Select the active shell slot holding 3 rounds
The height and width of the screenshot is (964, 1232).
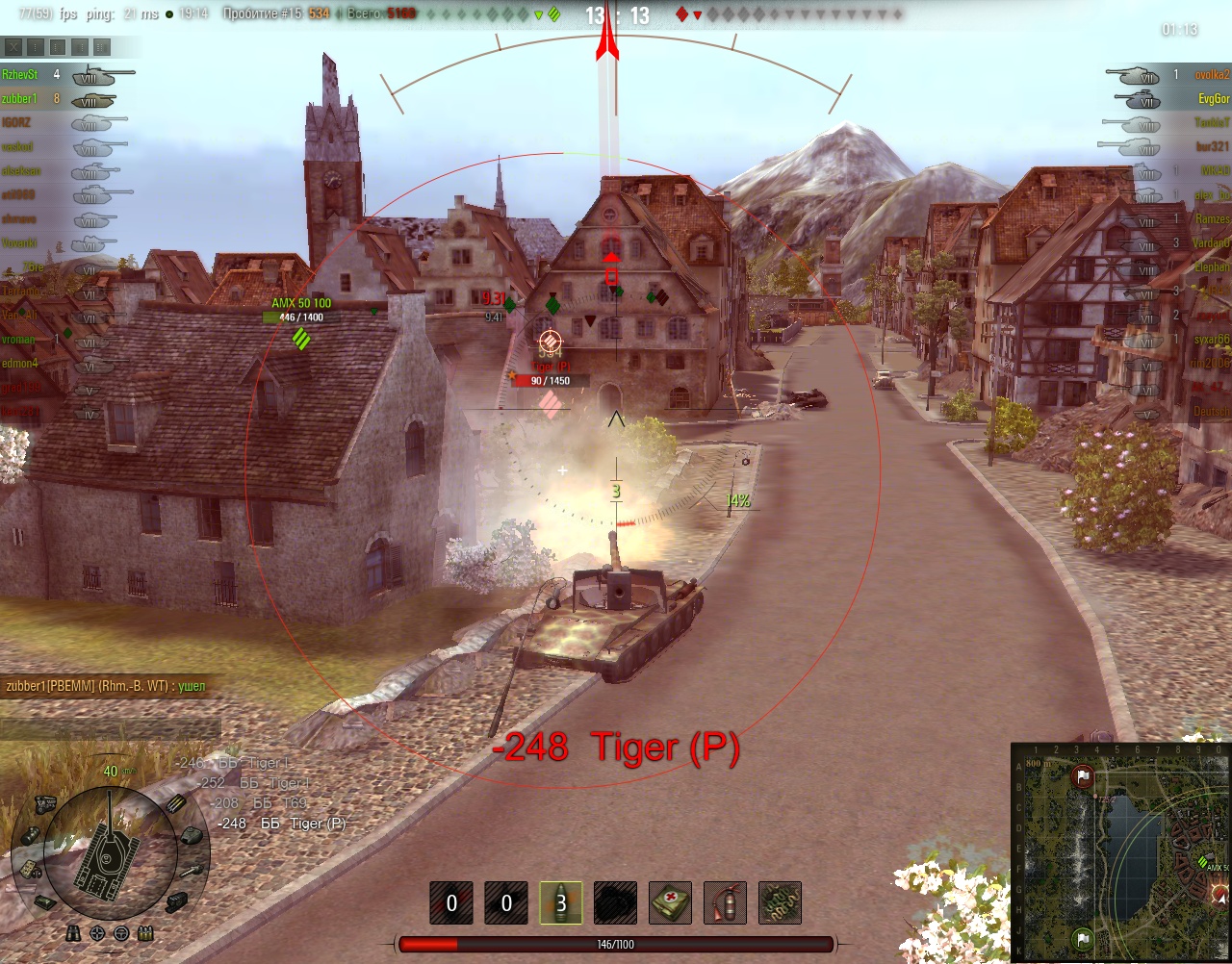561,903
